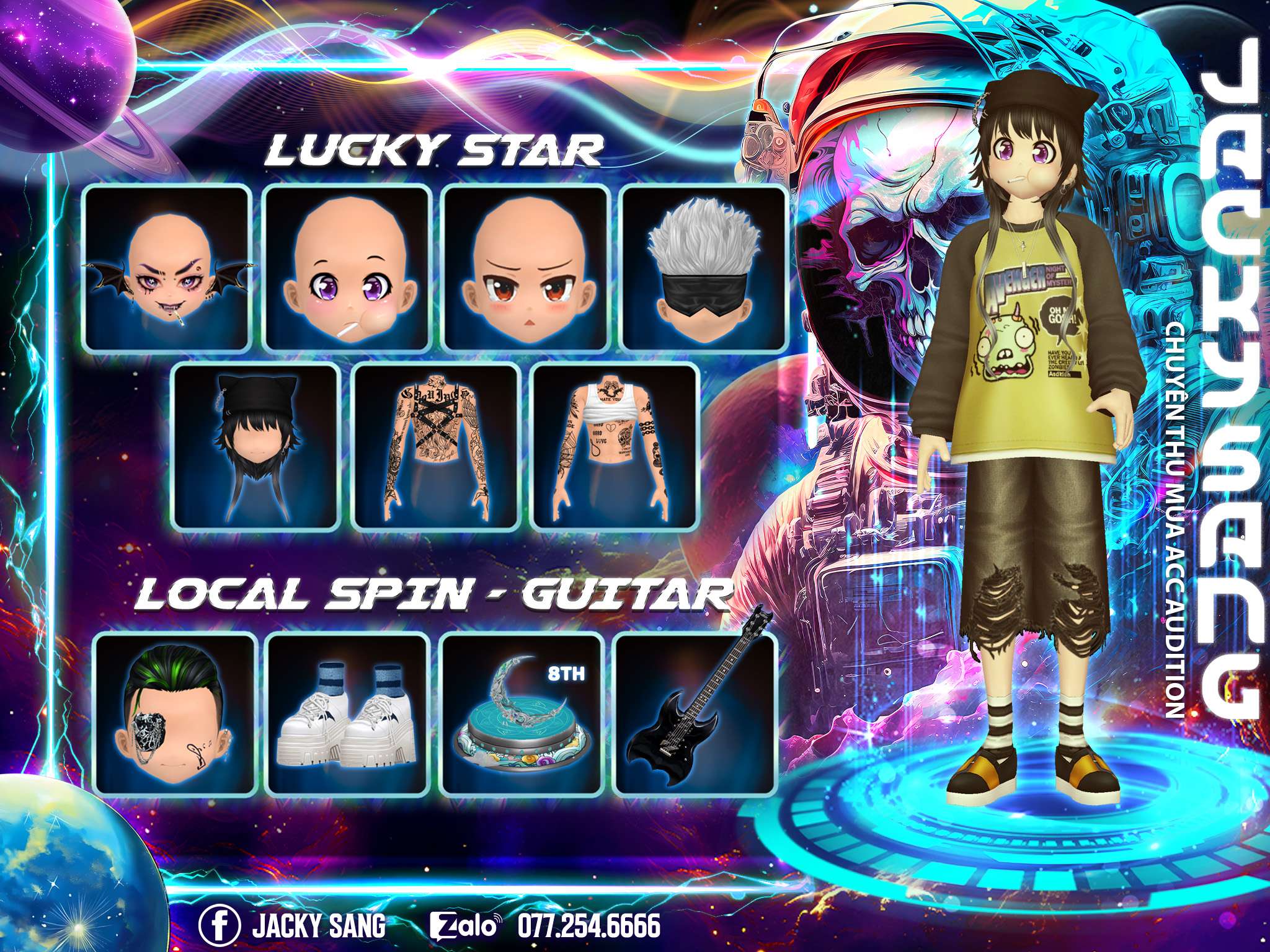Viewport: 1270px width, 952px height.
Task: Pick the orange-eyed frowning face tile
Action: click(x=525, y=268)
